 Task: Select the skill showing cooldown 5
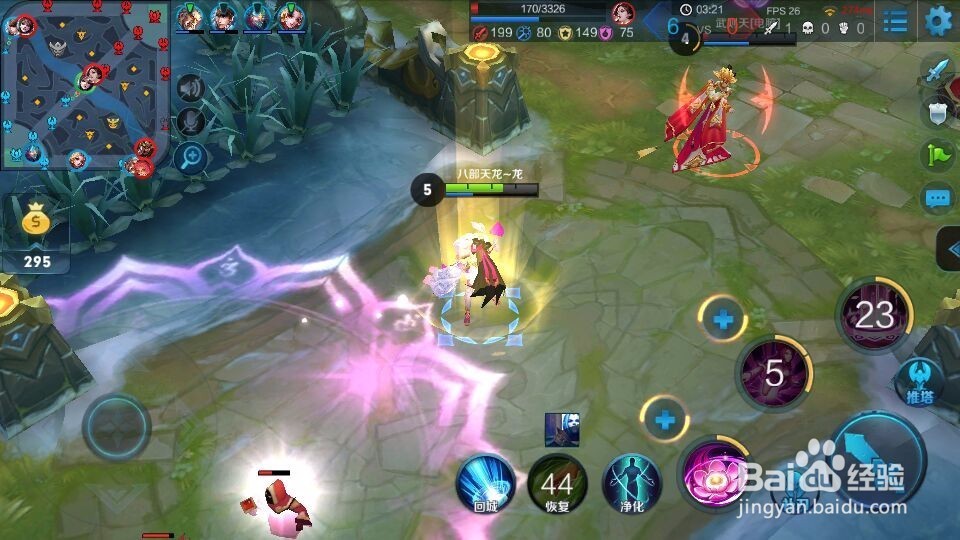[x=773, y=373]
